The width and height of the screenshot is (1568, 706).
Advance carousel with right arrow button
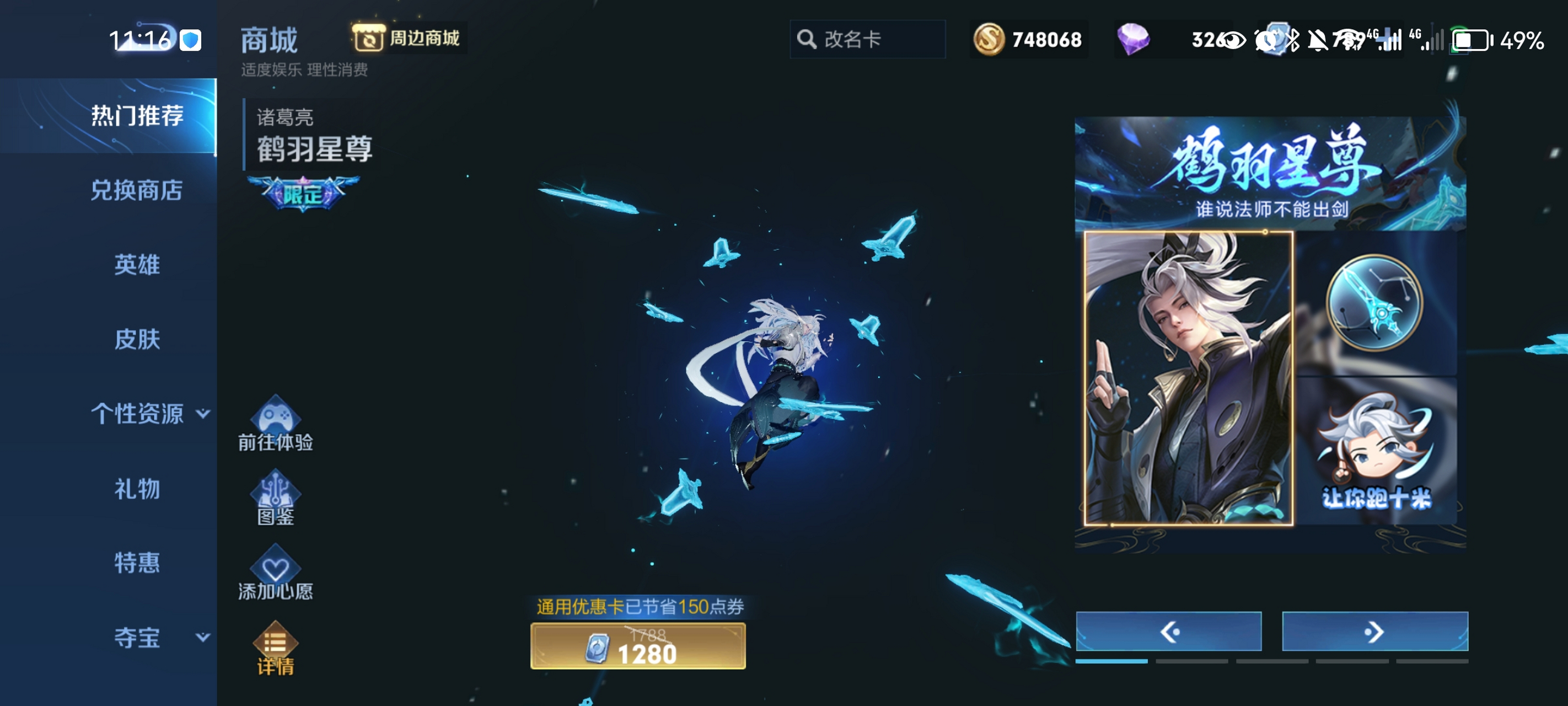(1376, 632)
